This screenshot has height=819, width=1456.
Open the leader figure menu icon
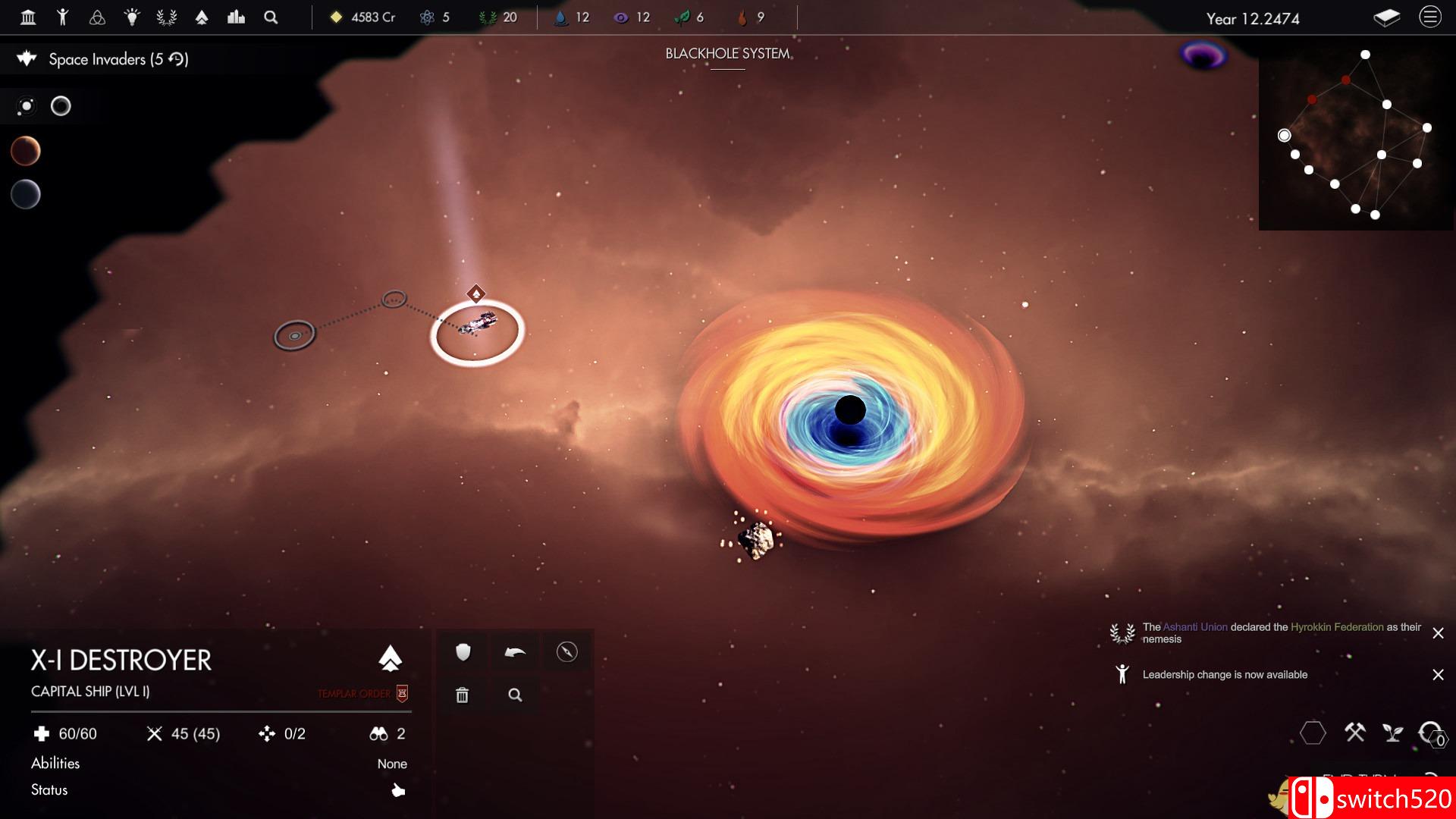[x=63, y=17]
